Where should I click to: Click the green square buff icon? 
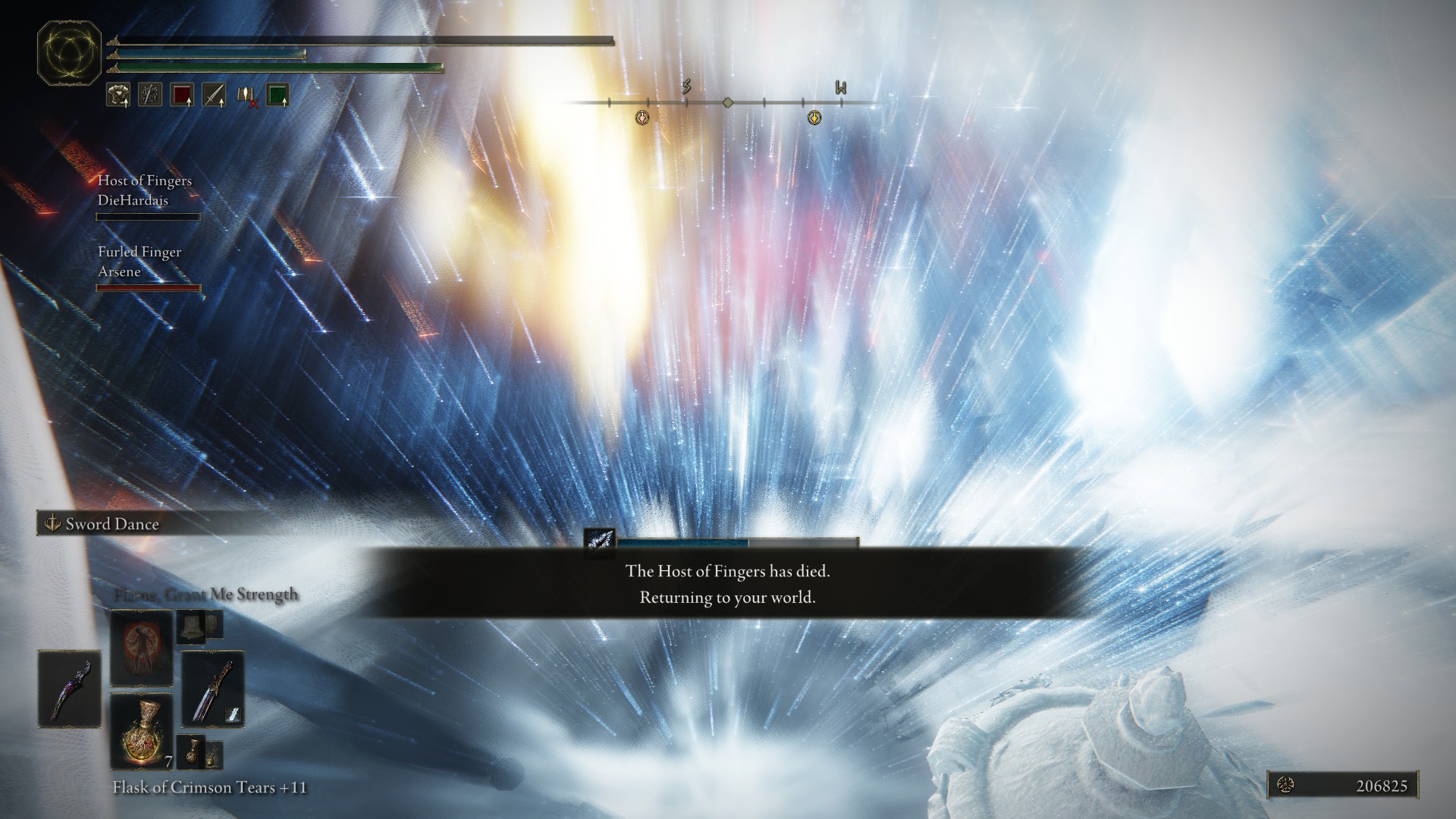278,95
